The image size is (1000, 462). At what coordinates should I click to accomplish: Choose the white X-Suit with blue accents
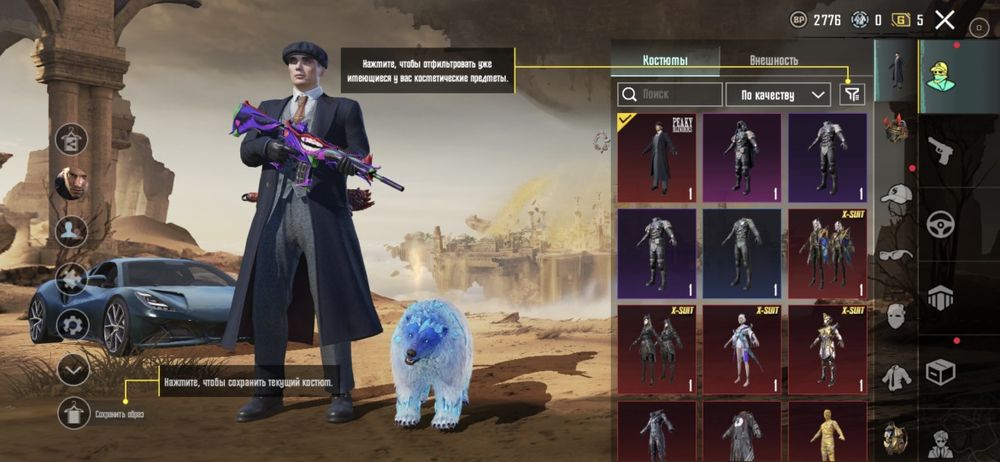[x=742, y=346]
